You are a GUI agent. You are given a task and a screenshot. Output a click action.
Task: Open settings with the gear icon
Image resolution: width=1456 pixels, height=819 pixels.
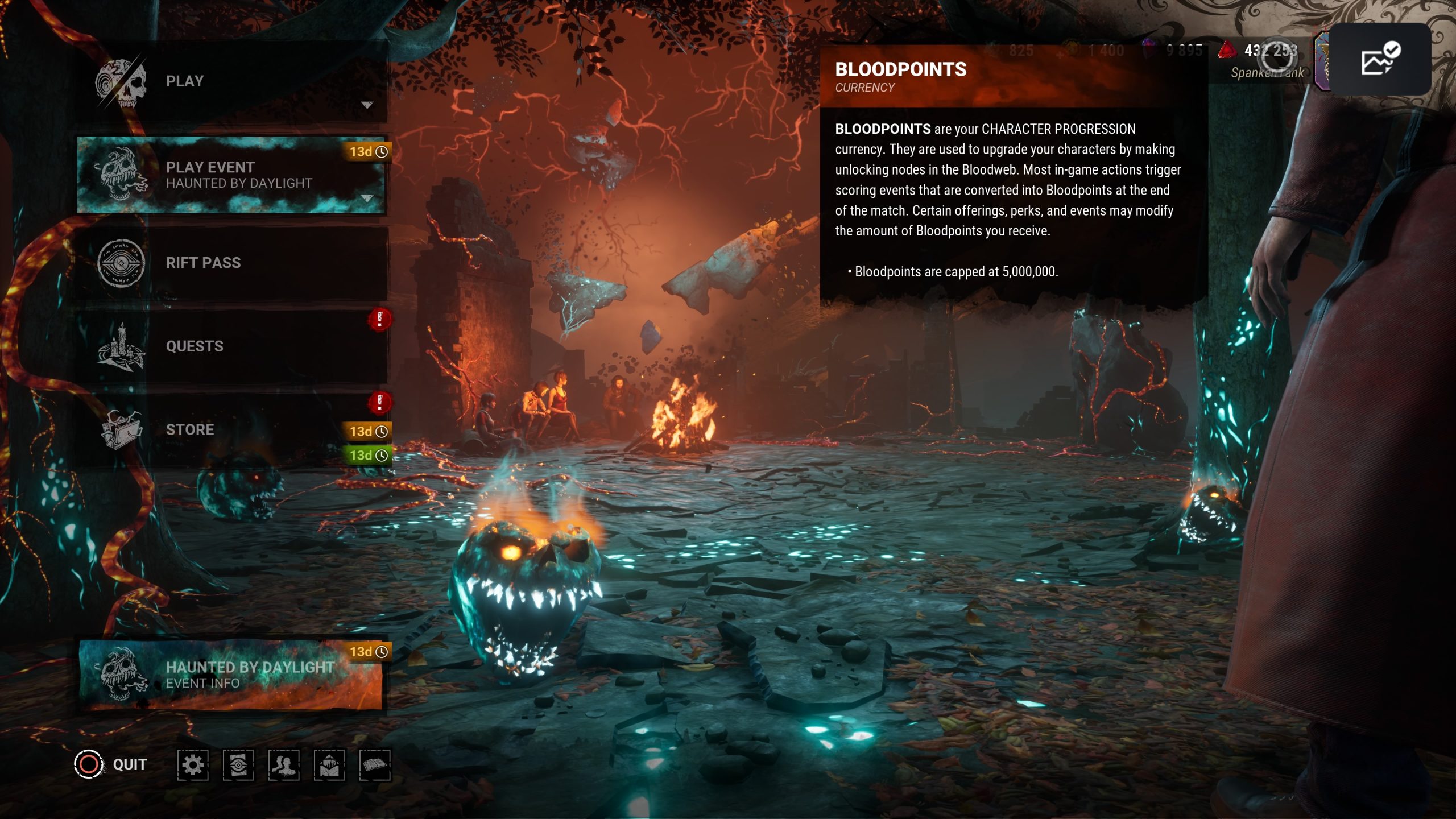click(x=193, y=765)
